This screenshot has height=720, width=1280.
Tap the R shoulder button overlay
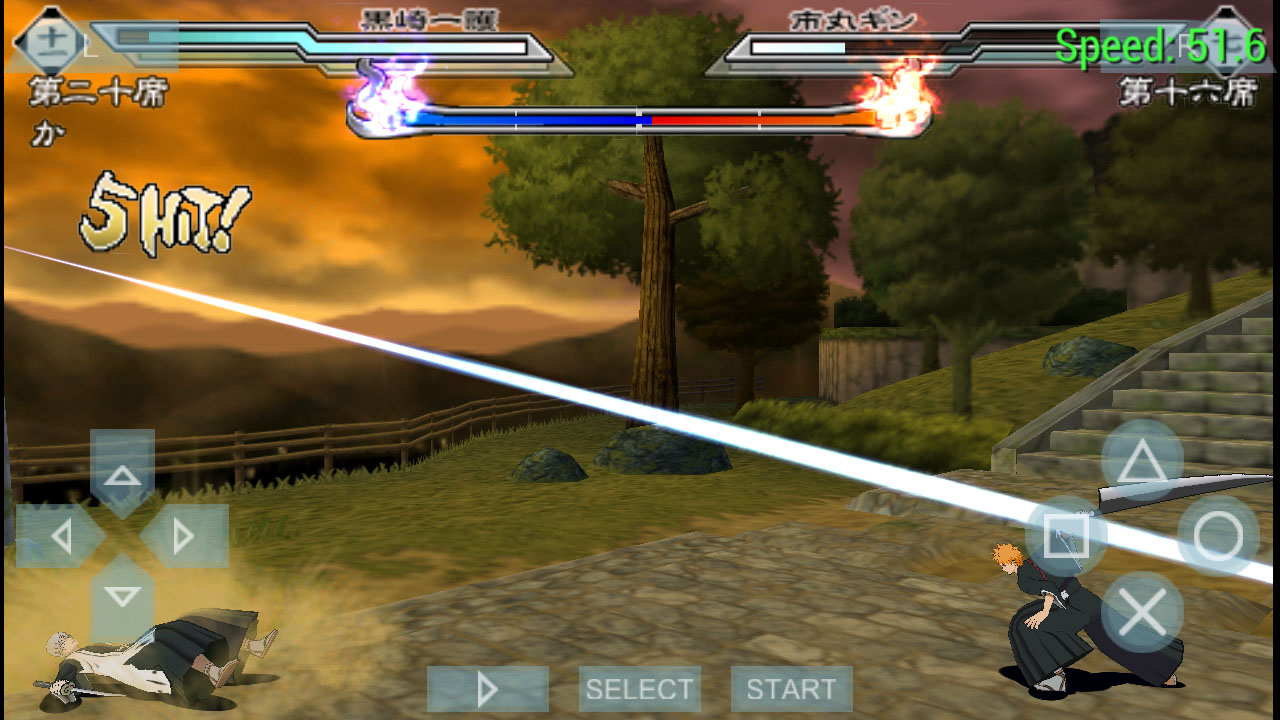click(x=1185, y=45)
